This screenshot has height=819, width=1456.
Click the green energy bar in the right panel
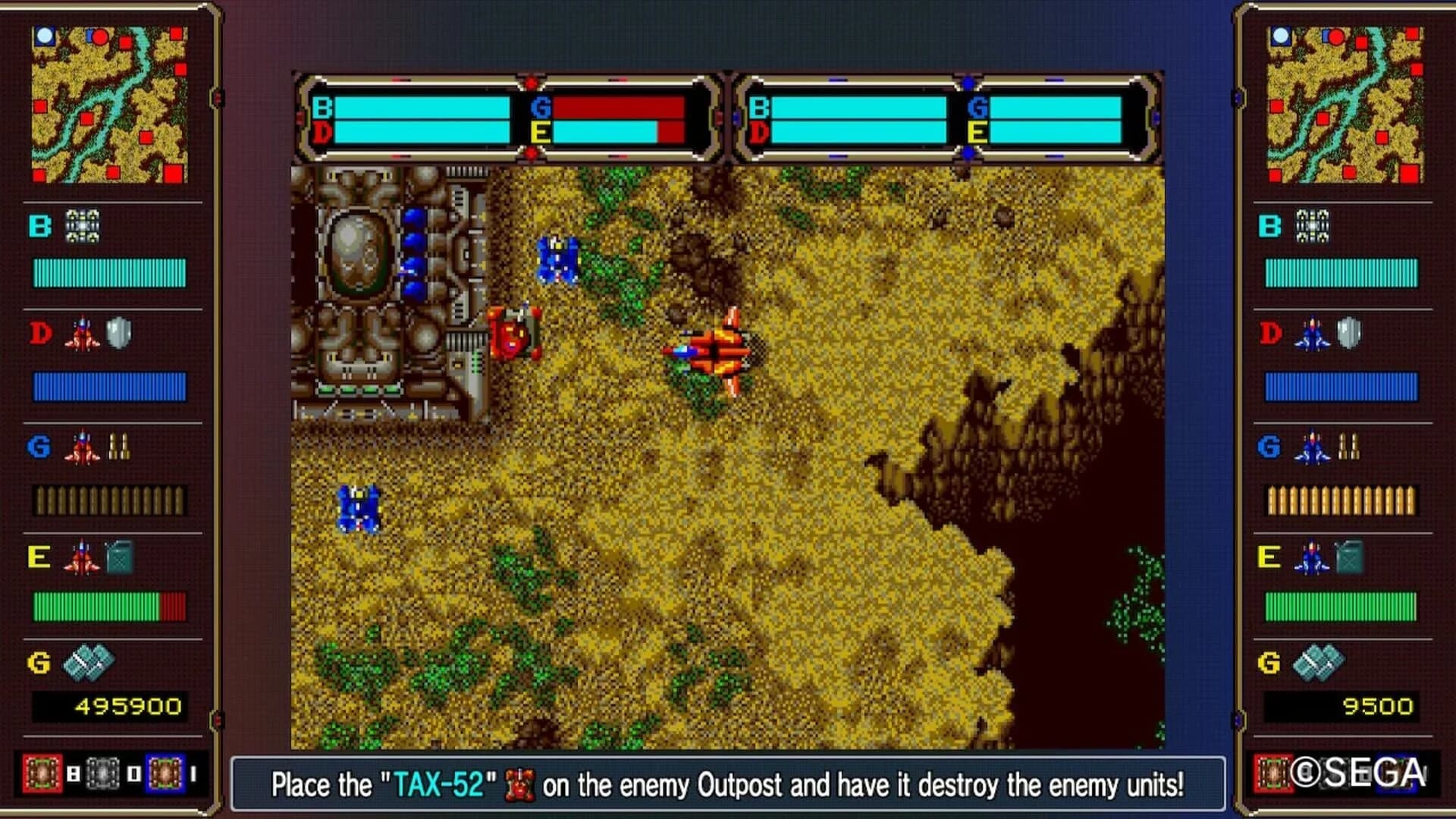[1341, 606]
